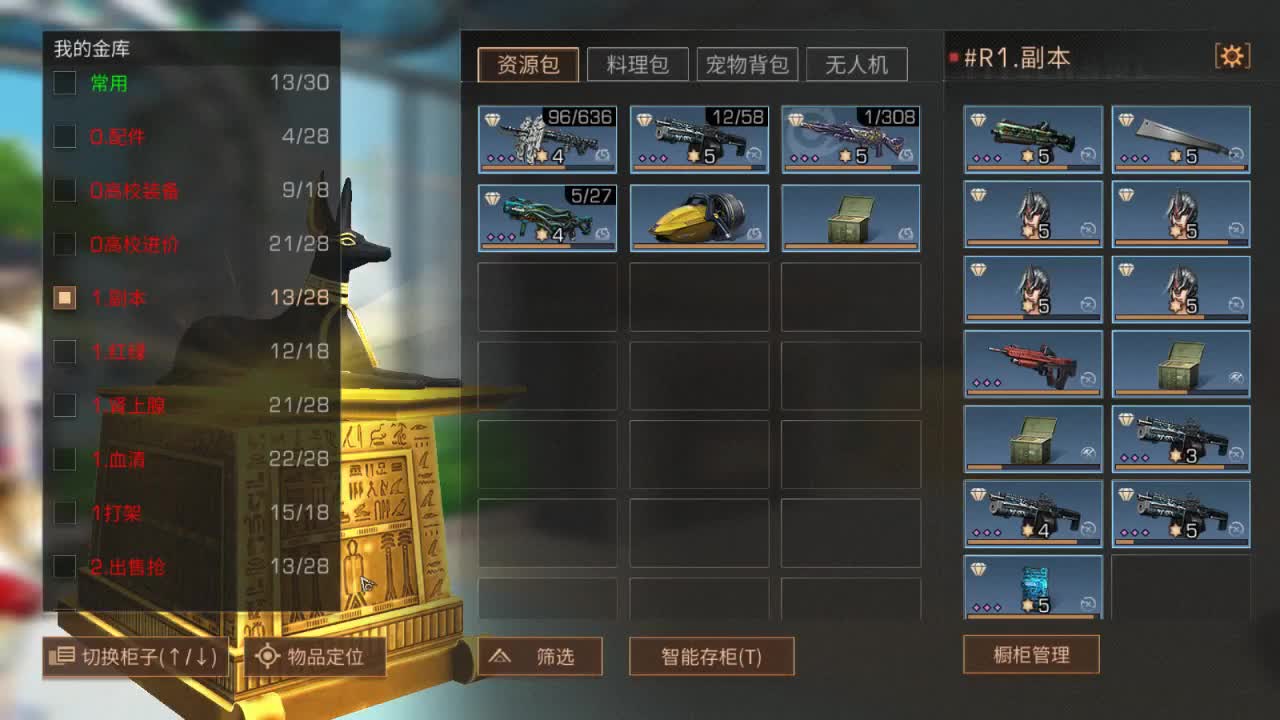
Task: Open the cabinet settings gear on #R1.副本 panel
Action: pos(1233,57)
